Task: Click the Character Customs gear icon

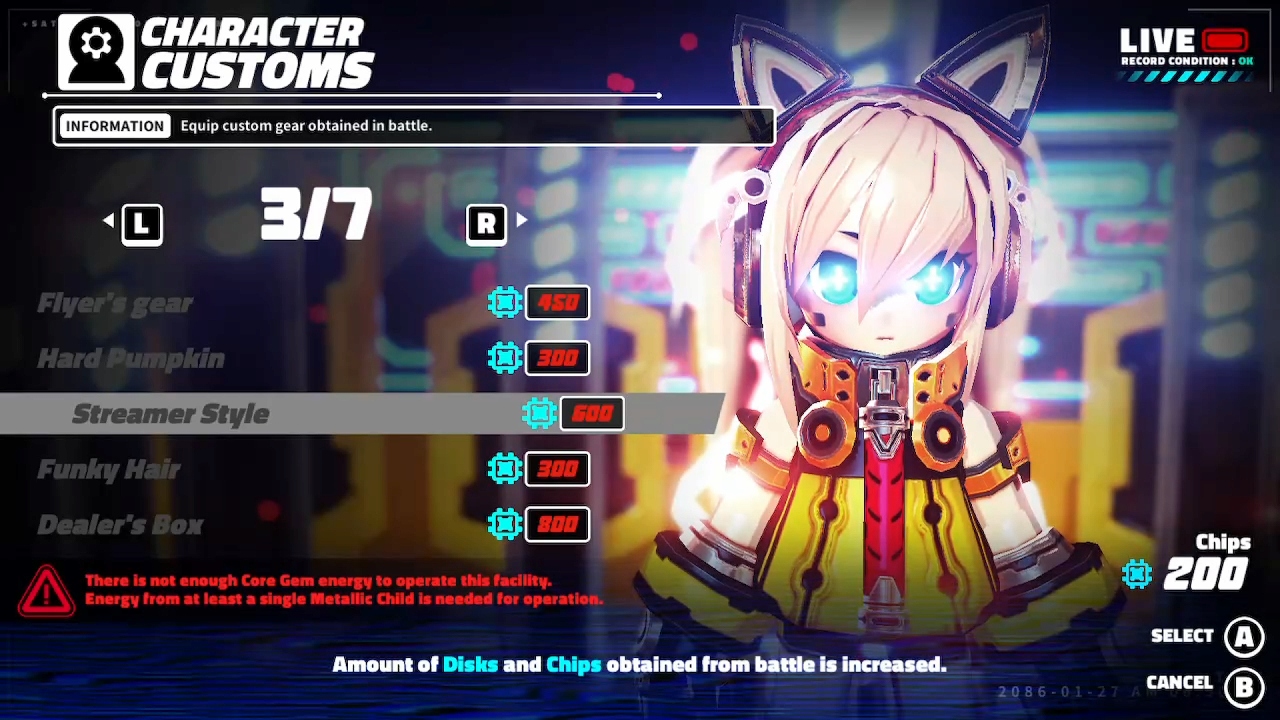Action: [x=94, y=50]
